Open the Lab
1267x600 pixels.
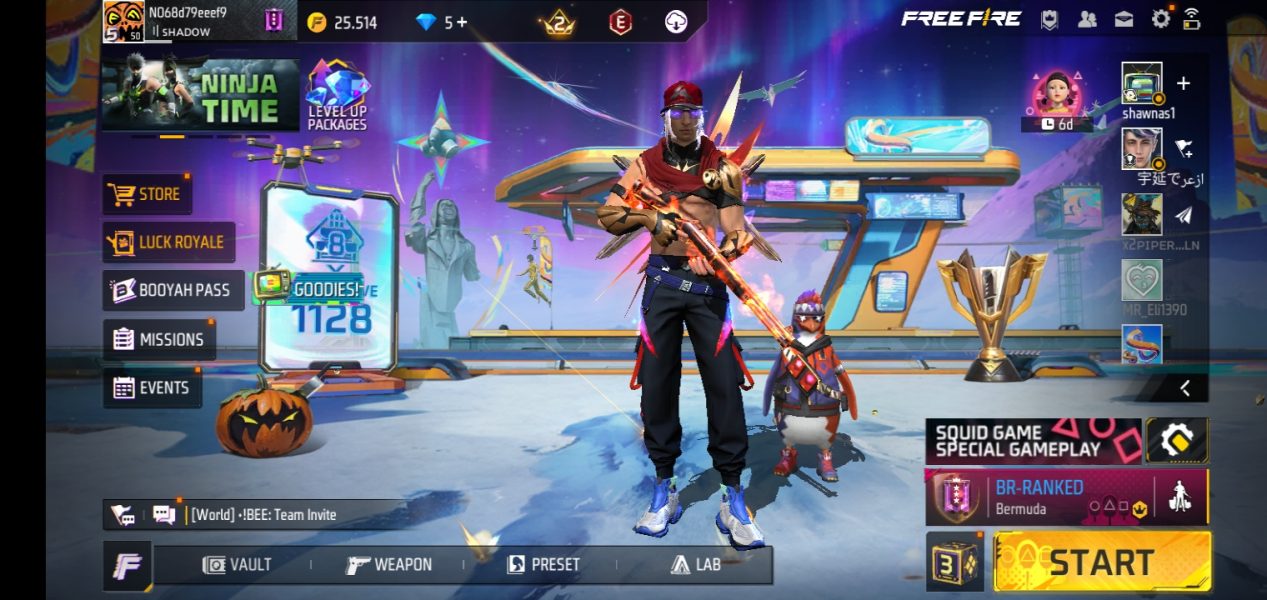[696, 564]
